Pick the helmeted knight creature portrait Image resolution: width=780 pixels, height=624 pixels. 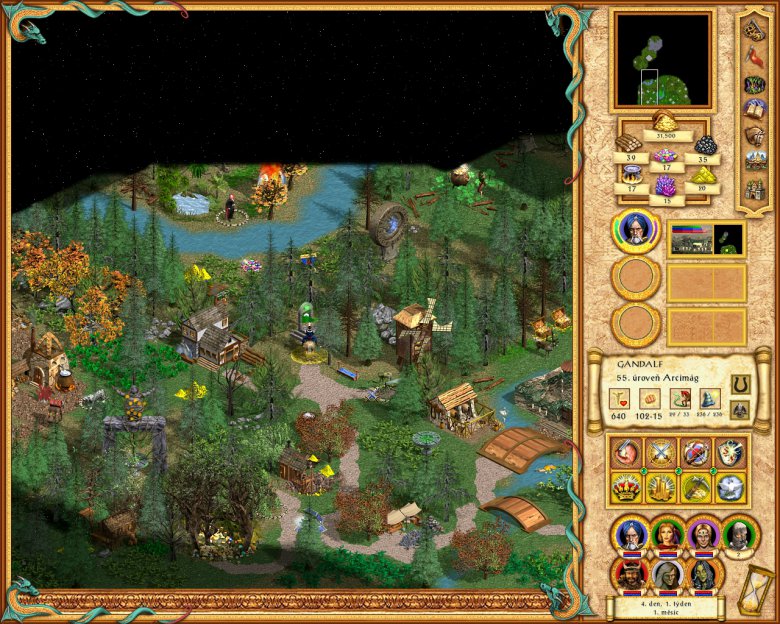pos(739,534)
